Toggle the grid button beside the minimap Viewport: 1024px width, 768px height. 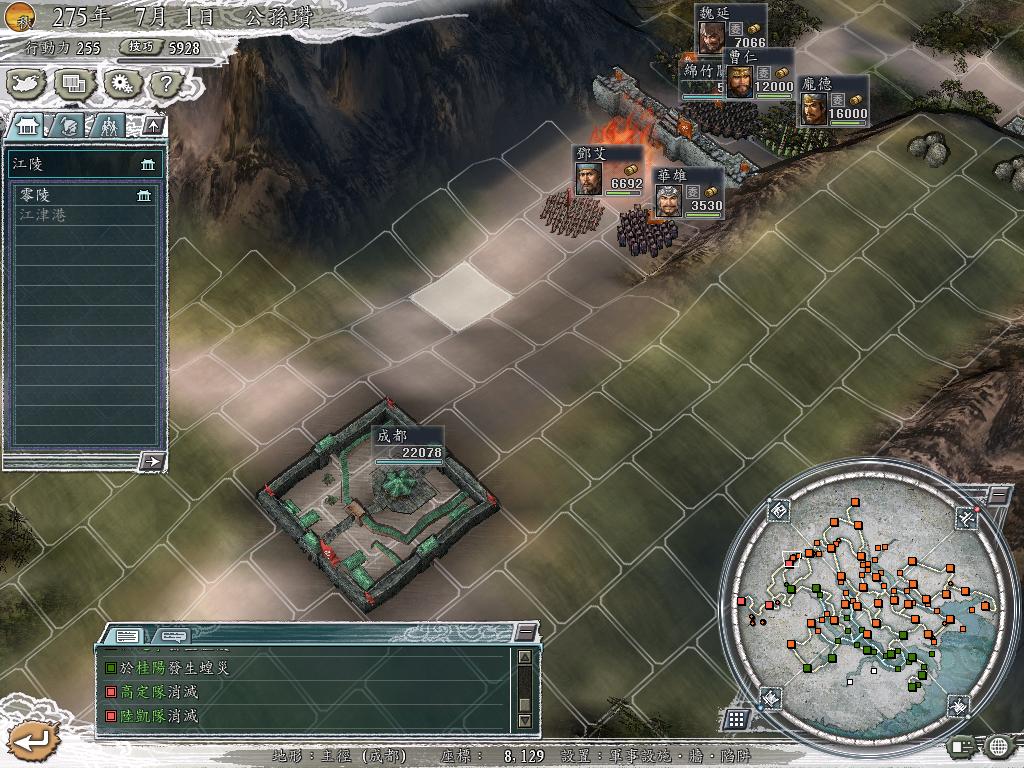click(x=735, y=718)
